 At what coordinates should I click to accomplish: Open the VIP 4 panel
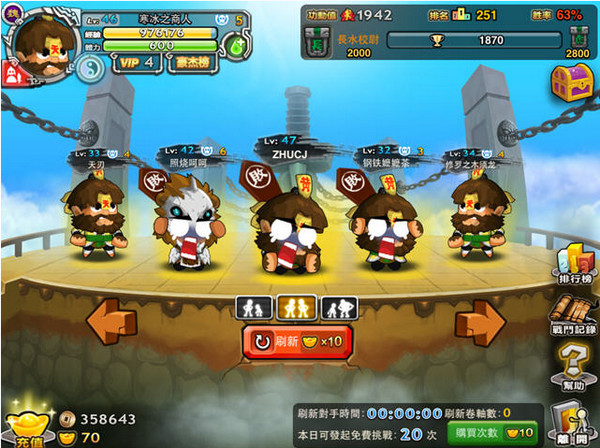pos(135,62)
